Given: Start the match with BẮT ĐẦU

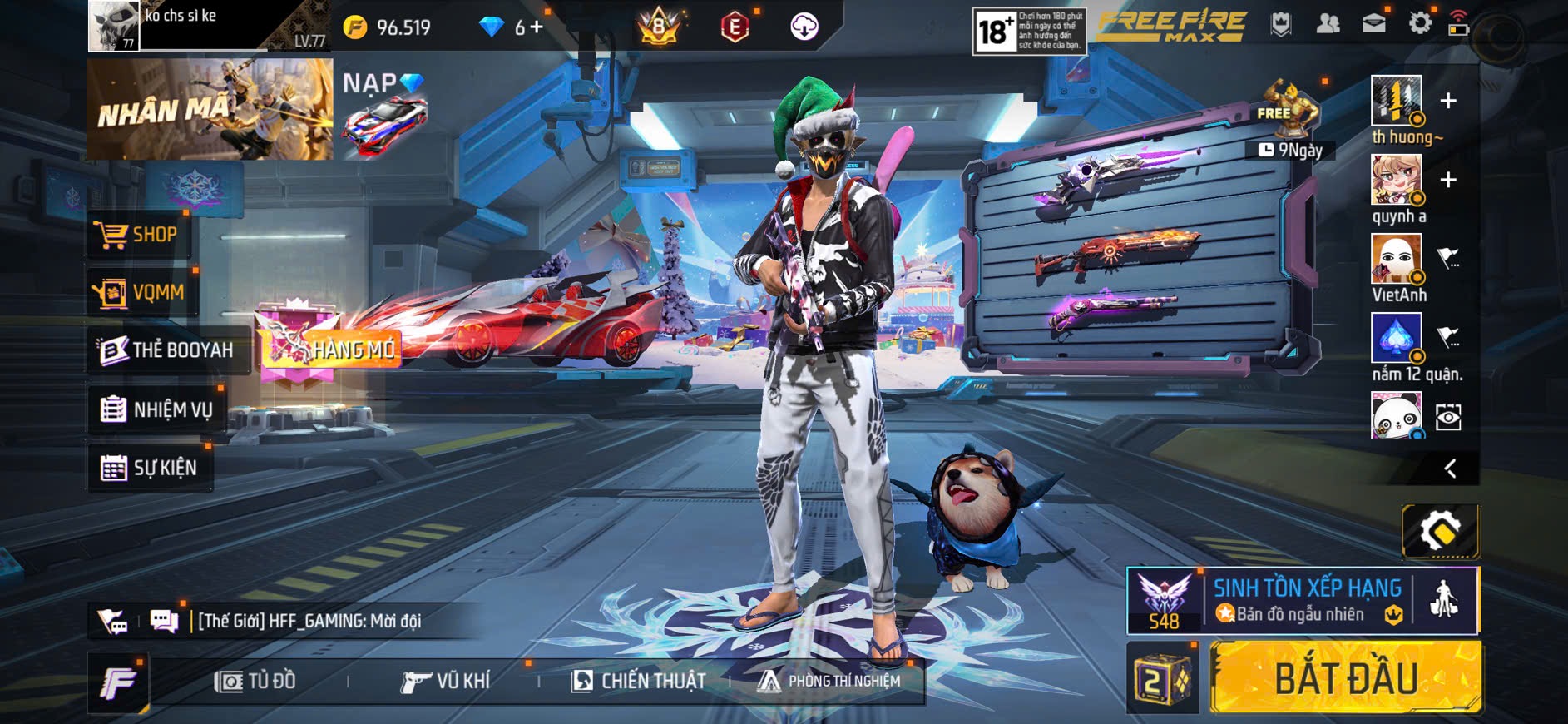Looking at the screenshot, I should (x=1345, y=678).
